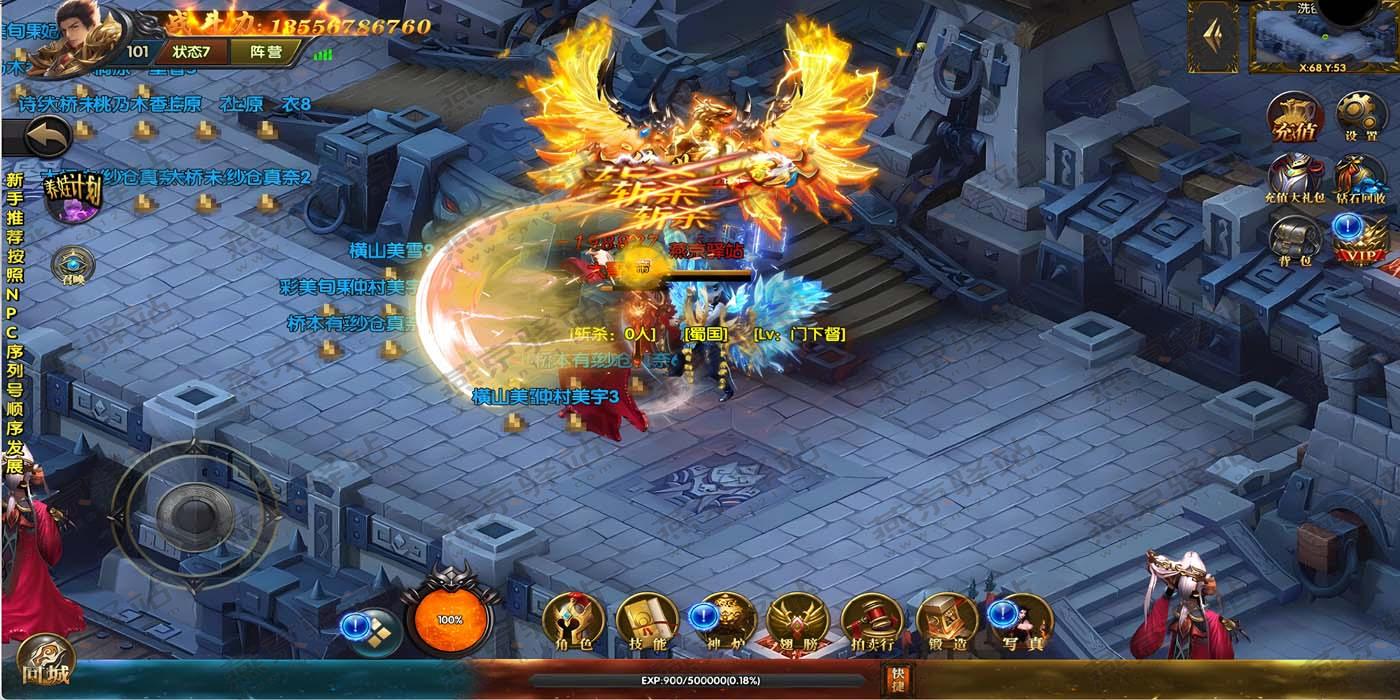
Task: Open the 角色 character menu
Action: tap(573, 622)
